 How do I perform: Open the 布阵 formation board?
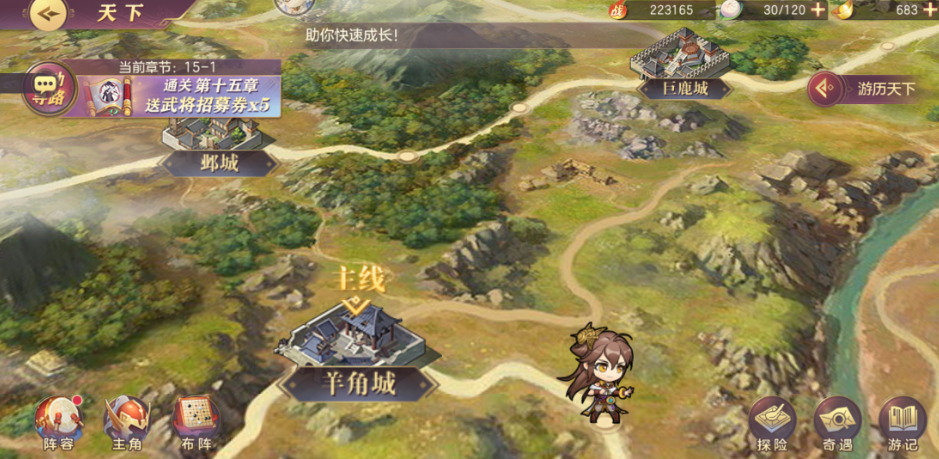pos(196,422)
